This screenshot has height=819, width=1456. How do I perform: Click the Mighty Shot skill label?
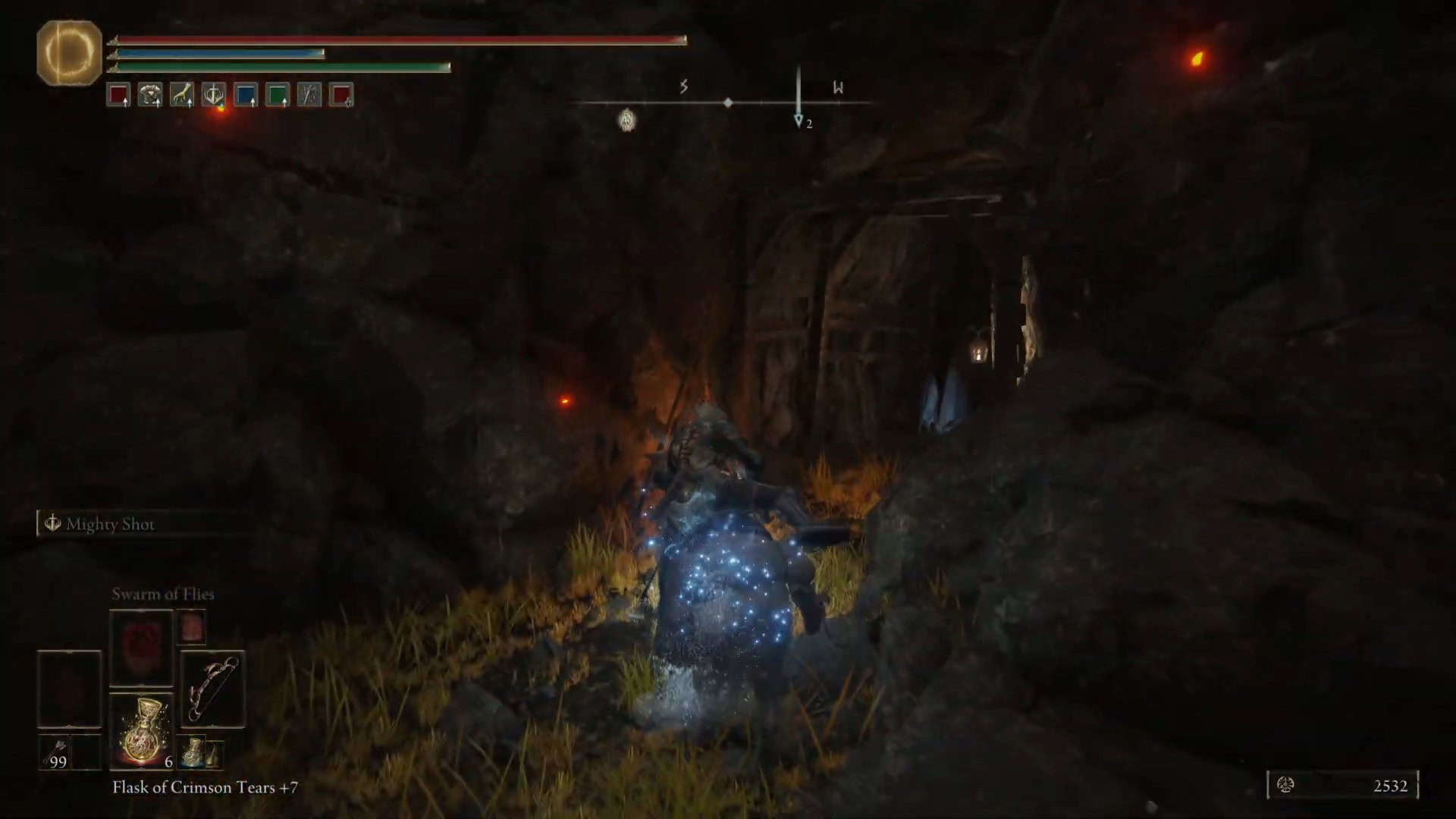(x=110, y=524)
